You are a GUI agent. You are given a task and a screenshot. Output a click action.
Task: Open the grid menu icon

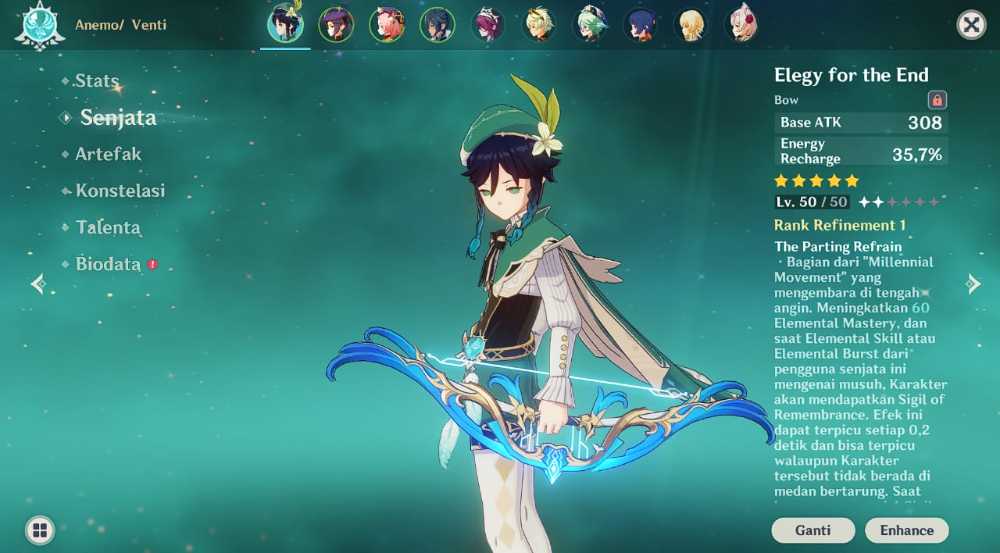click(40, 529)
